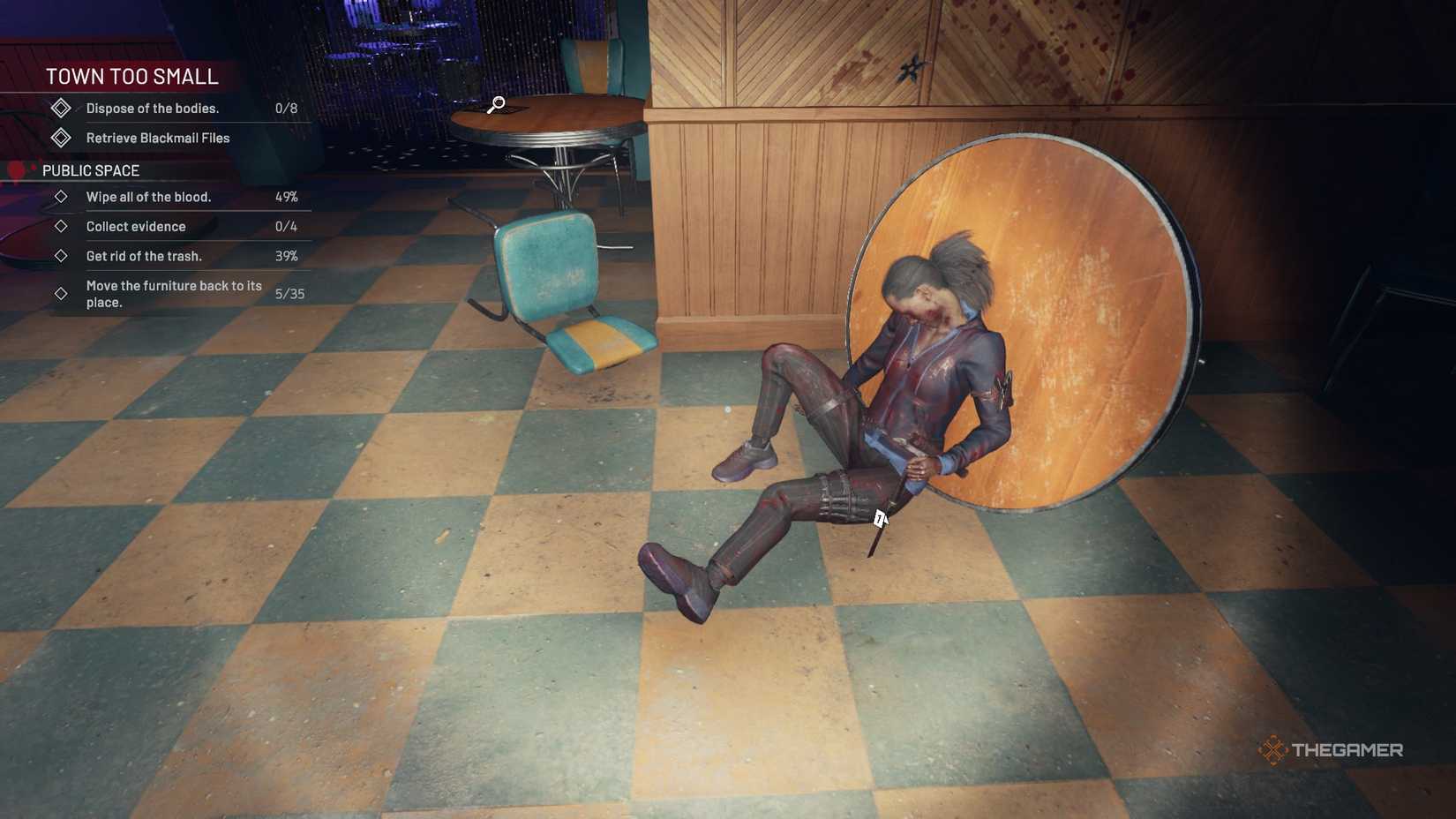Expand the TOWN TOO SMALL quest header
Image resolution: width=1456 pixels, height=819 pixels.
coord(132,77)
